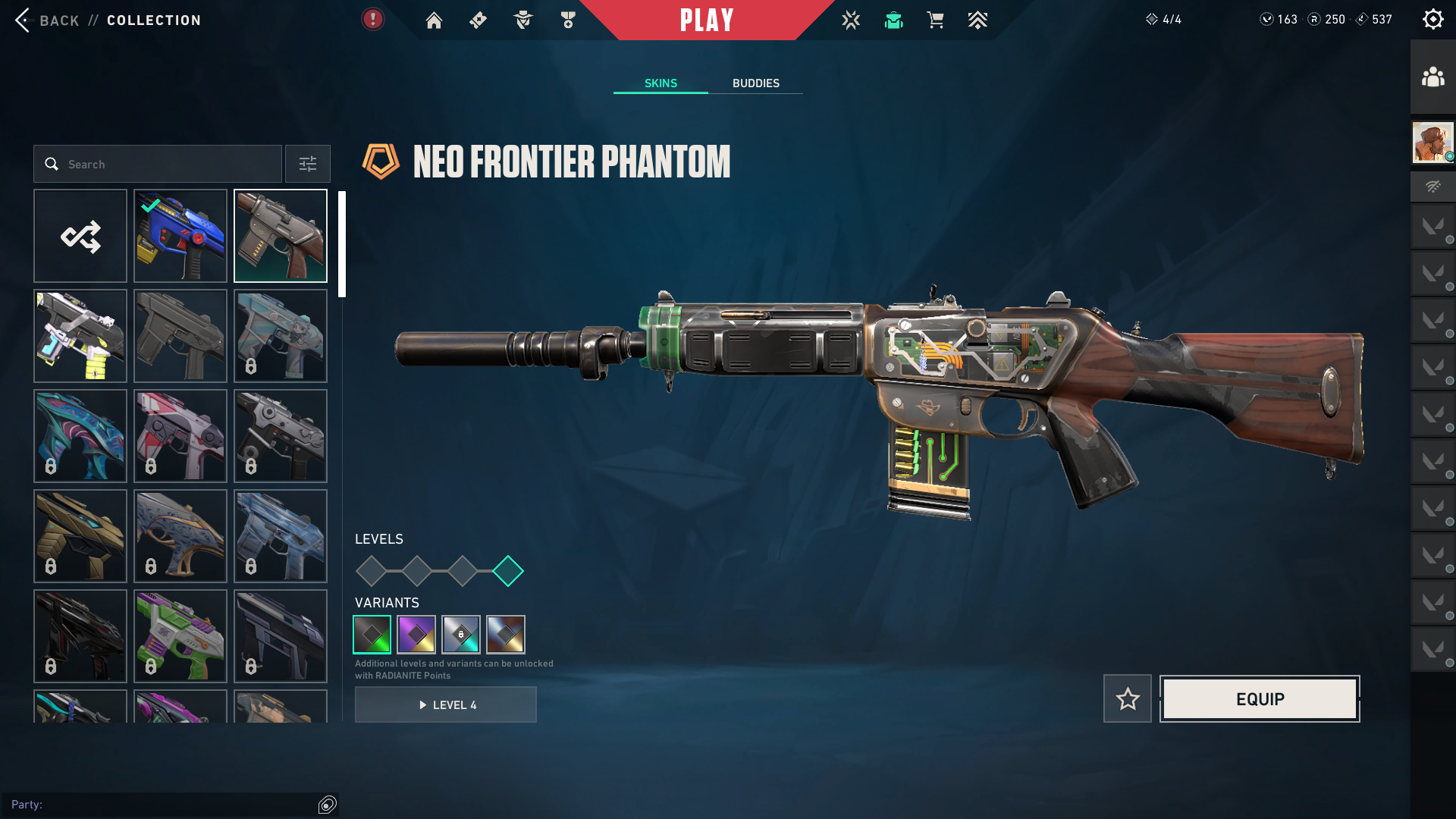This screenshot has width=1456, height=819.
Task: Select the blue toy blaster Phantom skin
Action: pyautogui.click(x=180, y=236)
